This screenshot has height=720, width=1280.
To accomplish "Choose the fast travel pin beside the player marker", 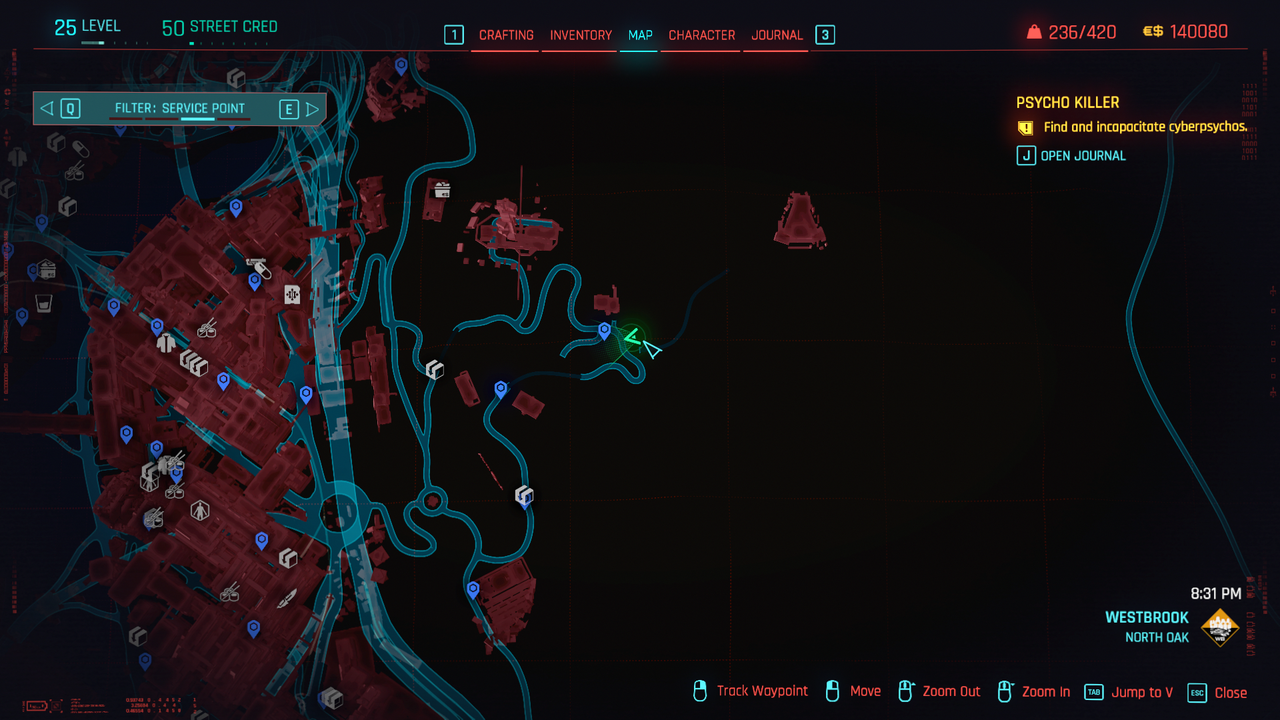I will pyautogui.click(x=604, y=329).
